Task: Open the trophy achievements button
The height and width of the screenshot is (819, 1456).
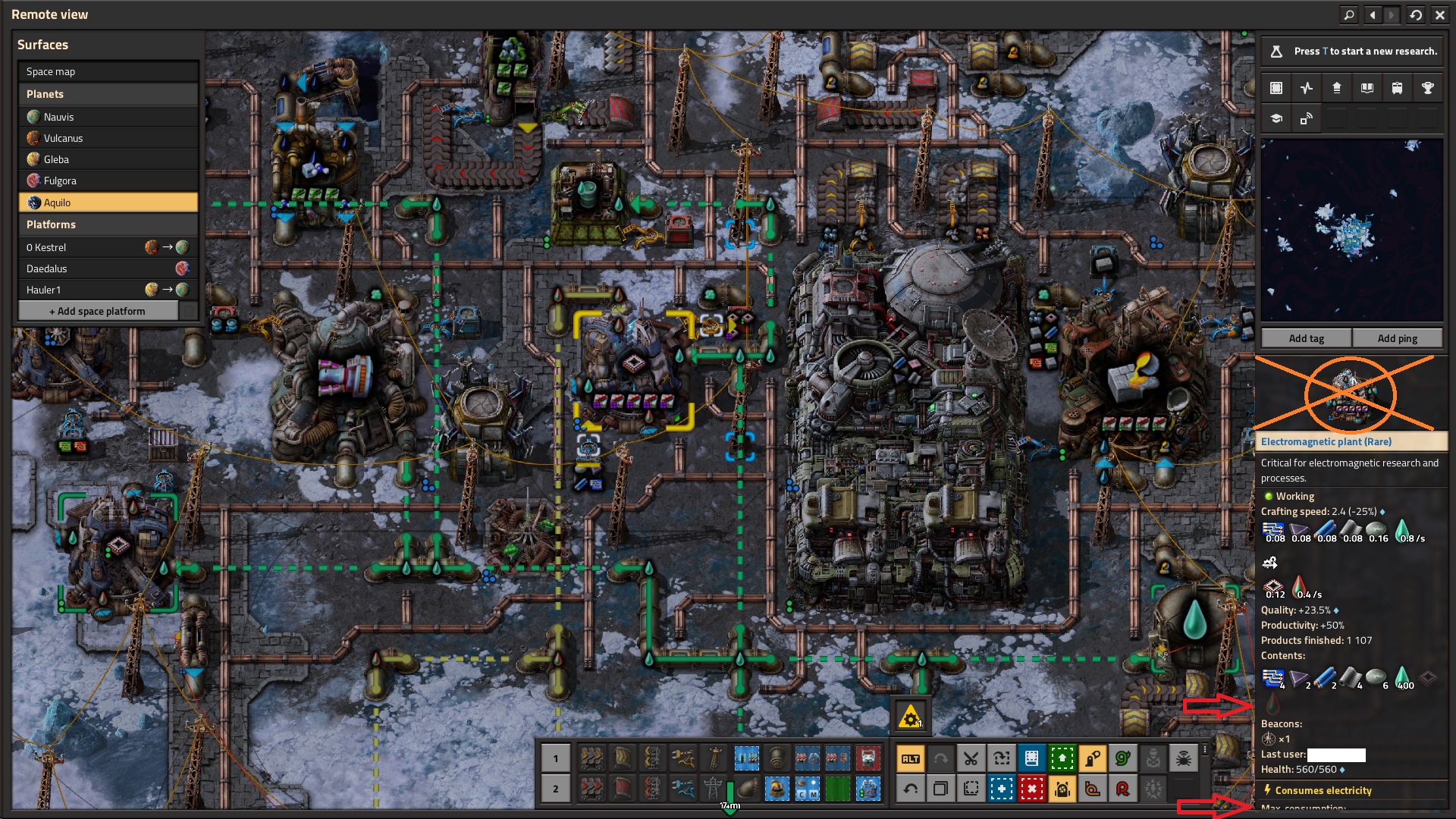Action: pos(1427,88)
